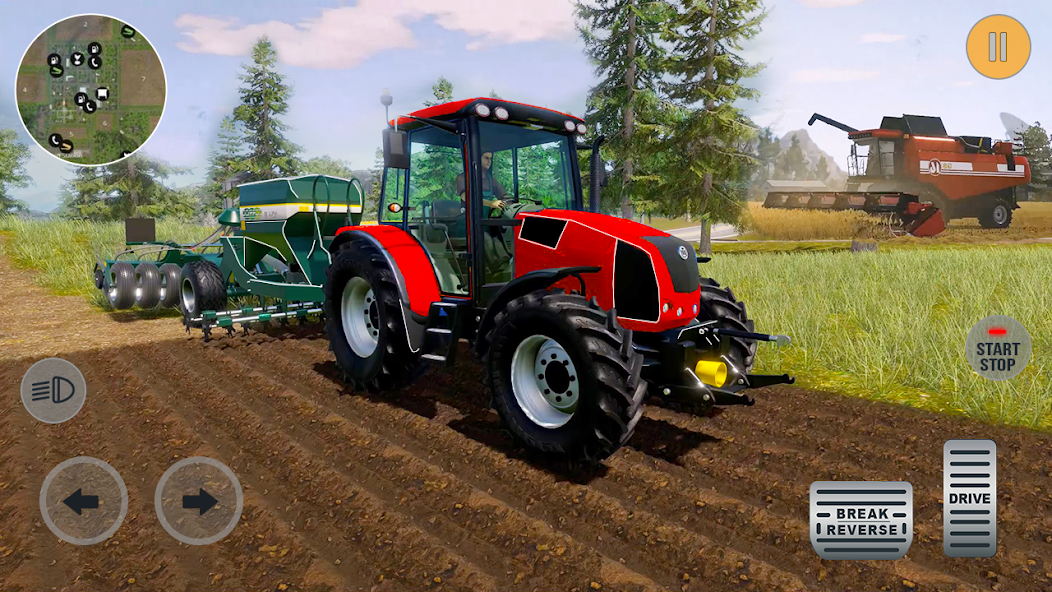The height and width of the screenshot is (592, 1052).
Task: Tap the START STOP engine button
Action: pyautogui.click(x=998, y=349)
